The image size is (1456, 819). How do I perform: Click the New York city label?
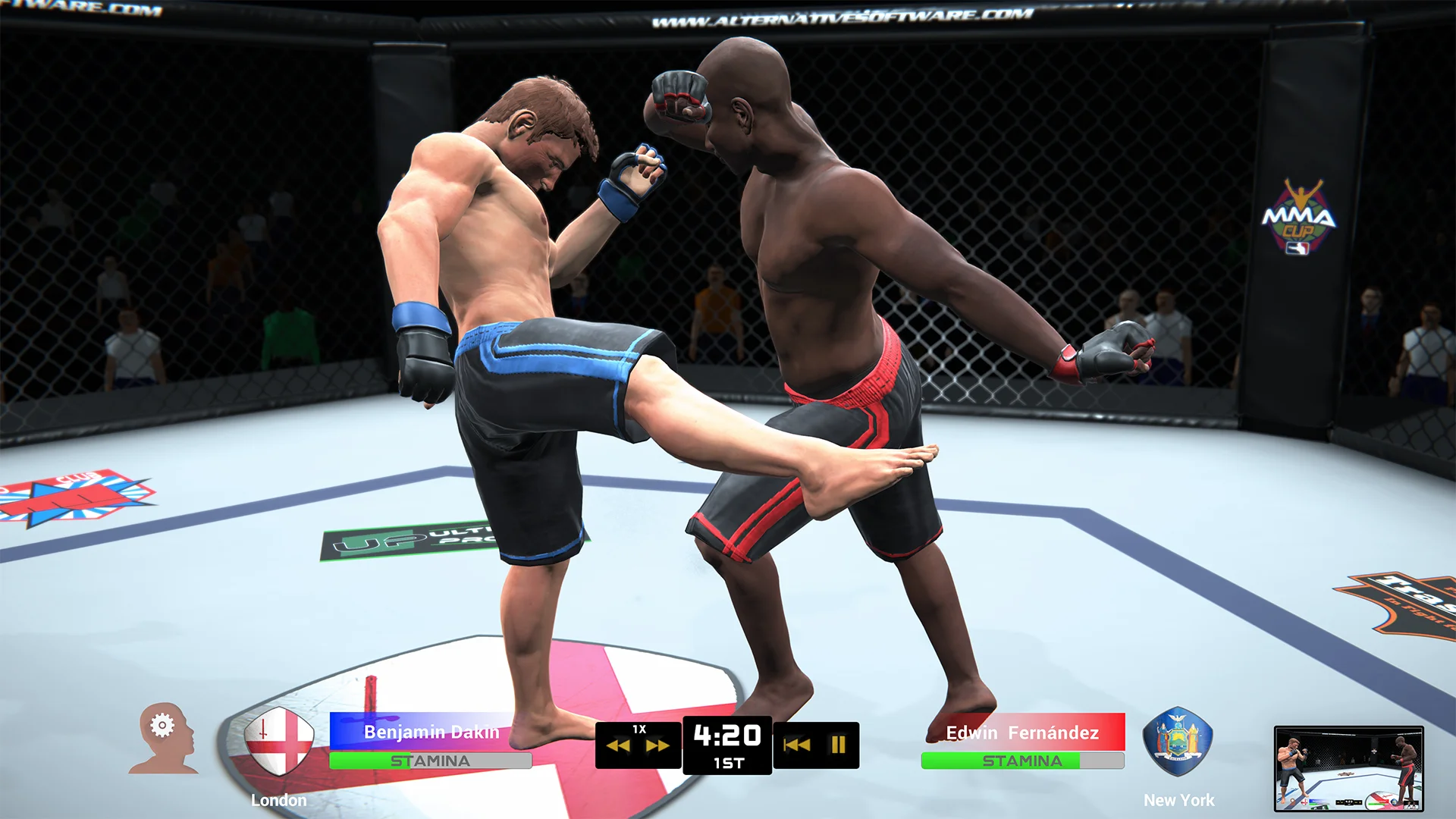click(1178, 799)
